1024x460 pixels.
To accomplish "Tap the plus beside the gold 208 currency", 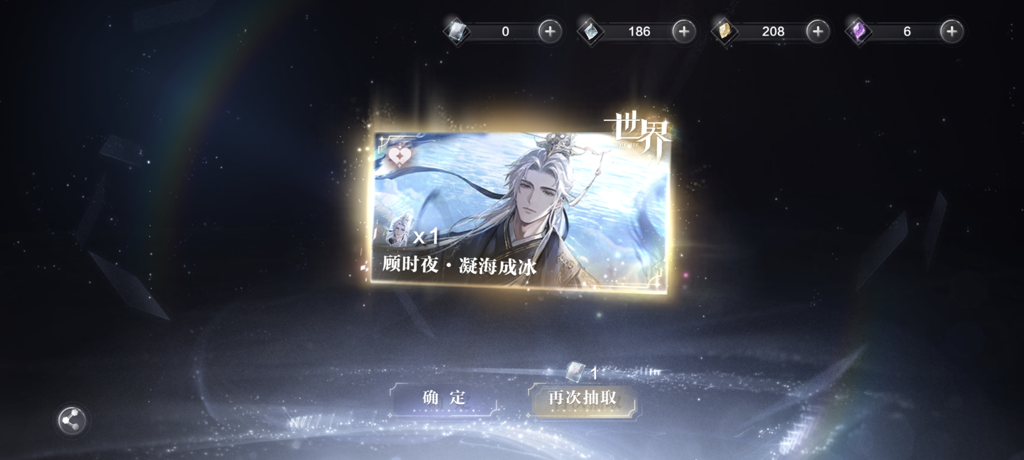I will point(817,31).
